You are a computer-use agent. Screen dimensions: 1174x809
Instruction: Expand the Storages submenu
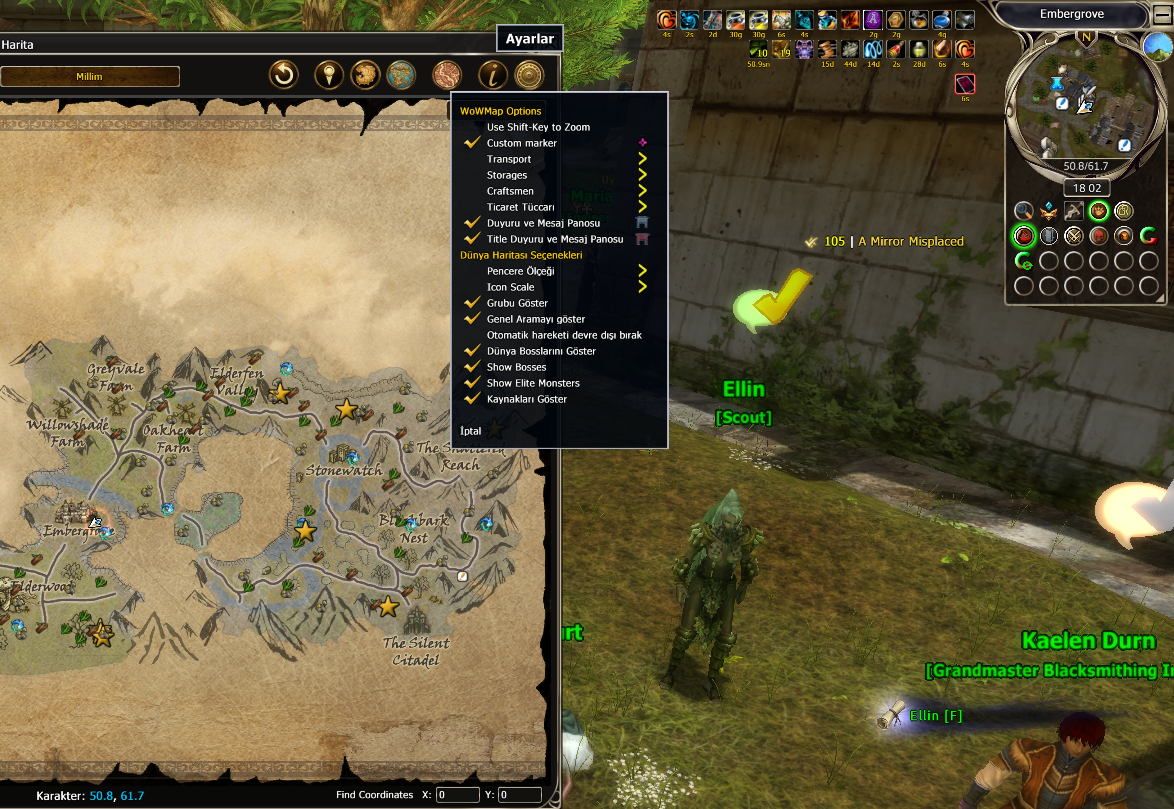(507, 175)
